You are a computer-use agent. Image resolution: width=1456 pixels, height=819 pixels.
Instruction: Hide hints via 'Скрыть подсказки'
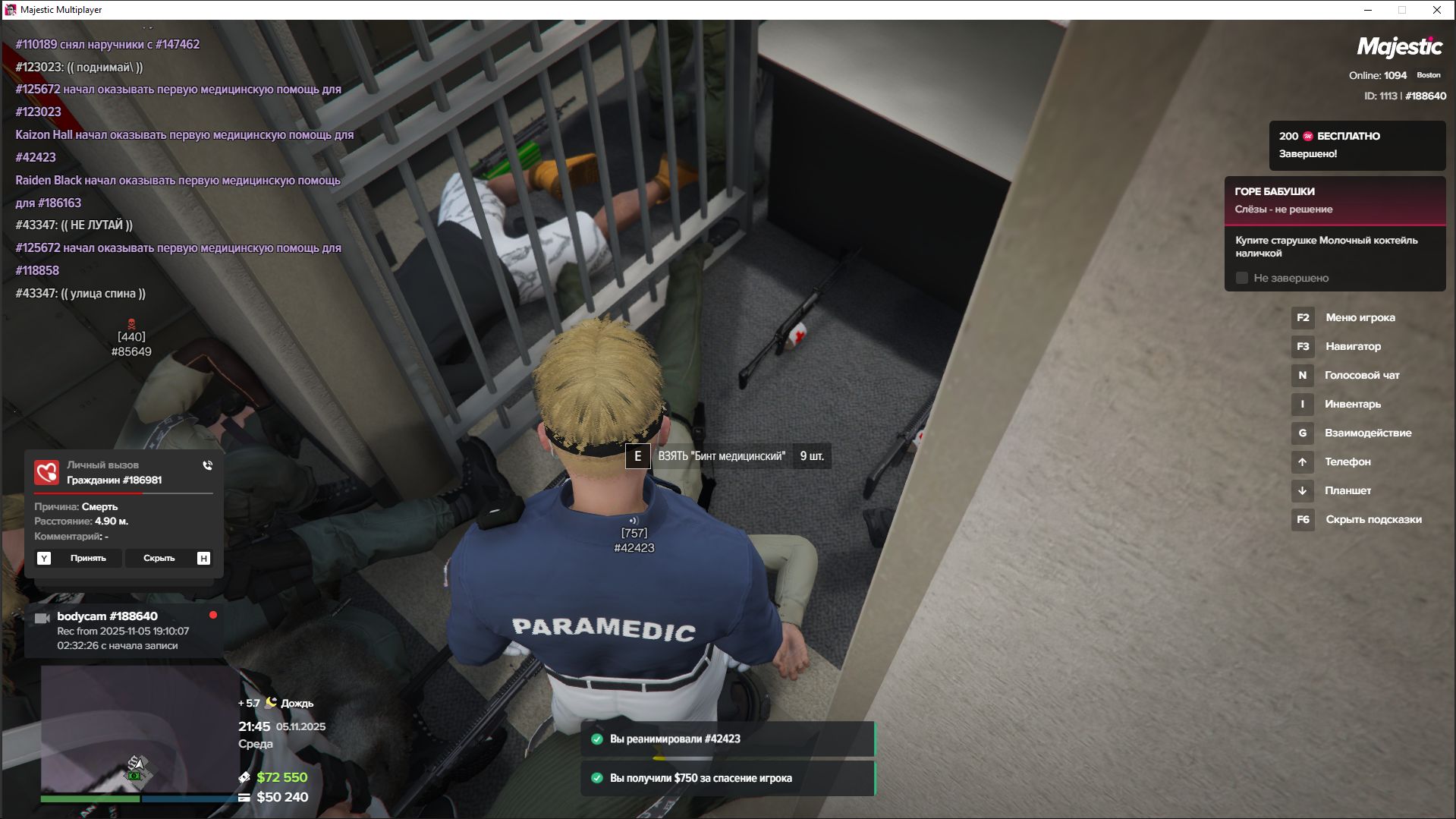pos(1373,520)
